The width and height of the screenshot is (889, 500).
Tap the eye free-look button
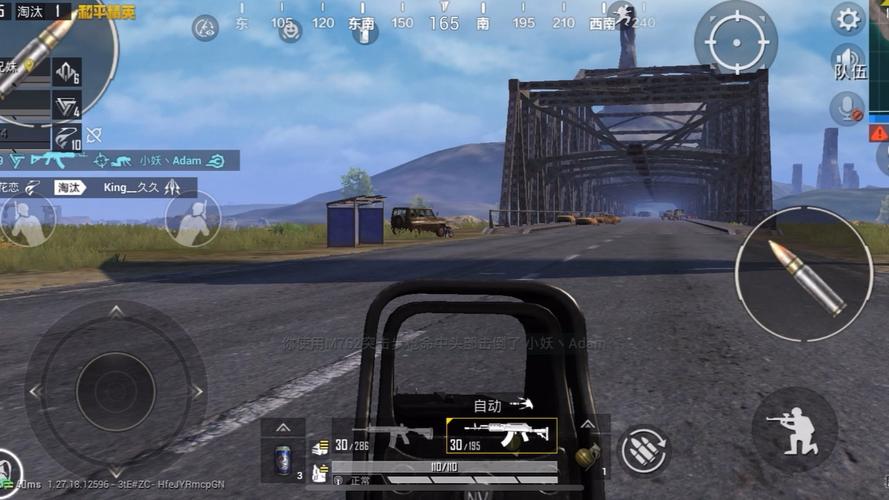tap(205, 28)
